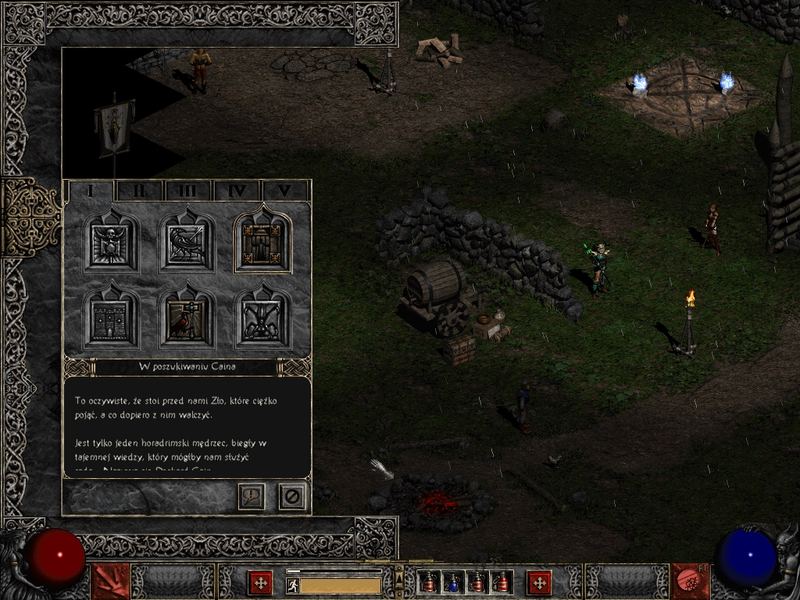Open the Forgotten Tower quest icon

click(112, 318)
